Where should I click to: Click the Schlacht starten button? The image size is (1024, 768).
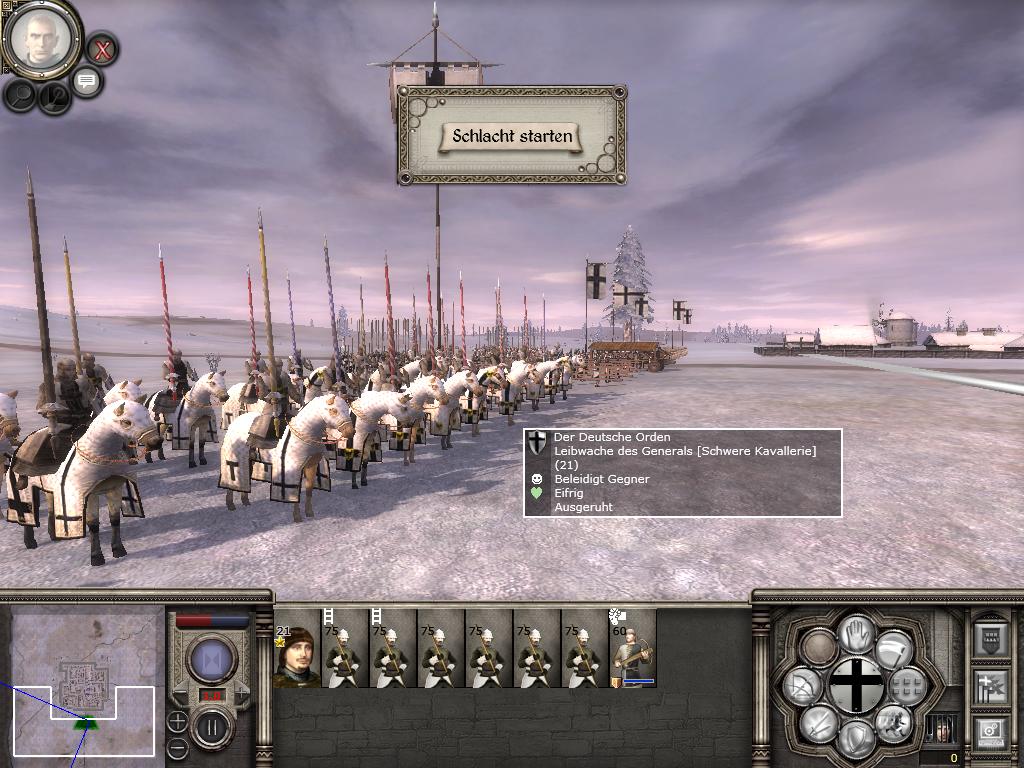click(x=511, y=137)
